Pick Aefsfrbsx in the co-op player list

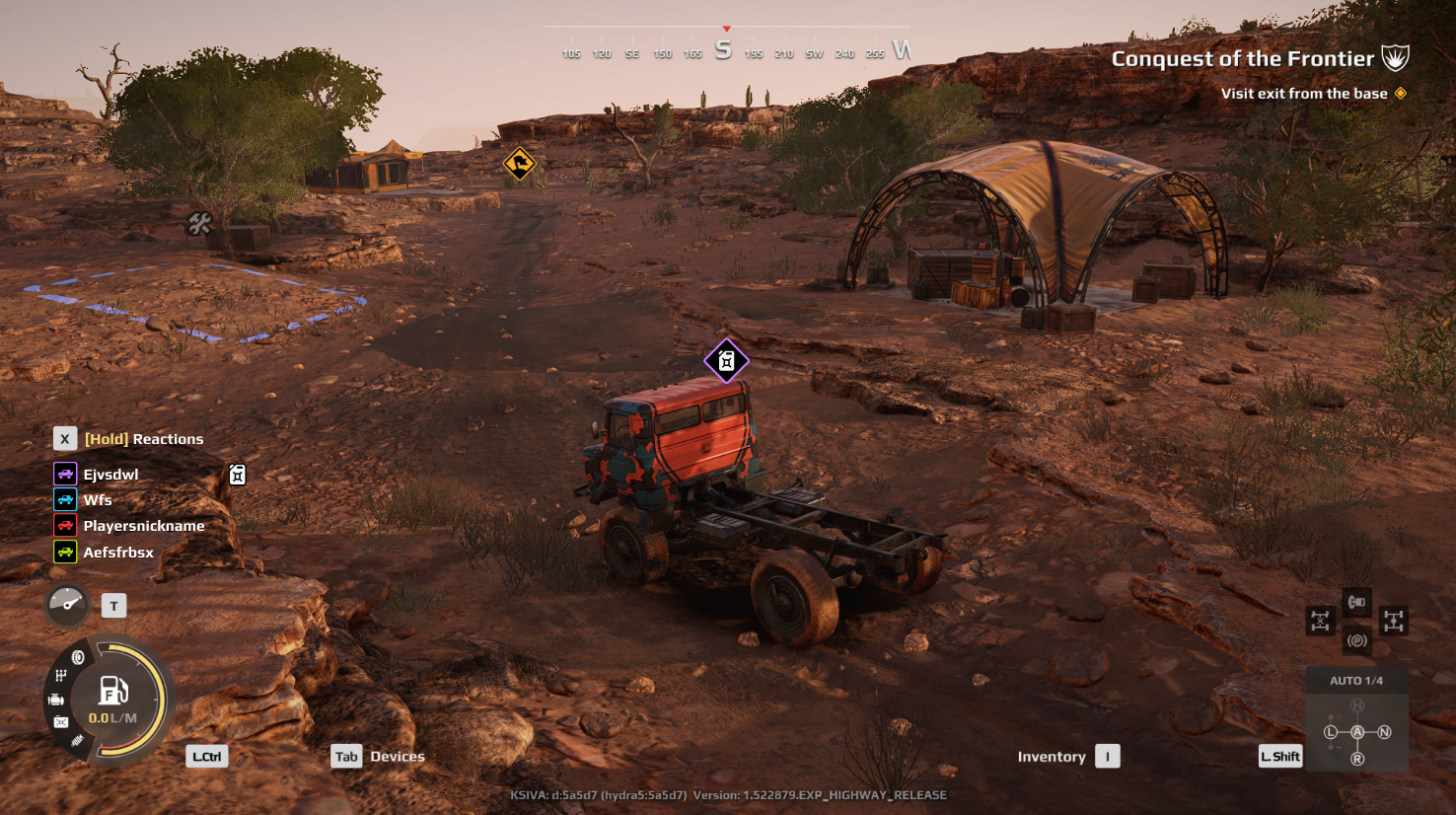(117, 553)
